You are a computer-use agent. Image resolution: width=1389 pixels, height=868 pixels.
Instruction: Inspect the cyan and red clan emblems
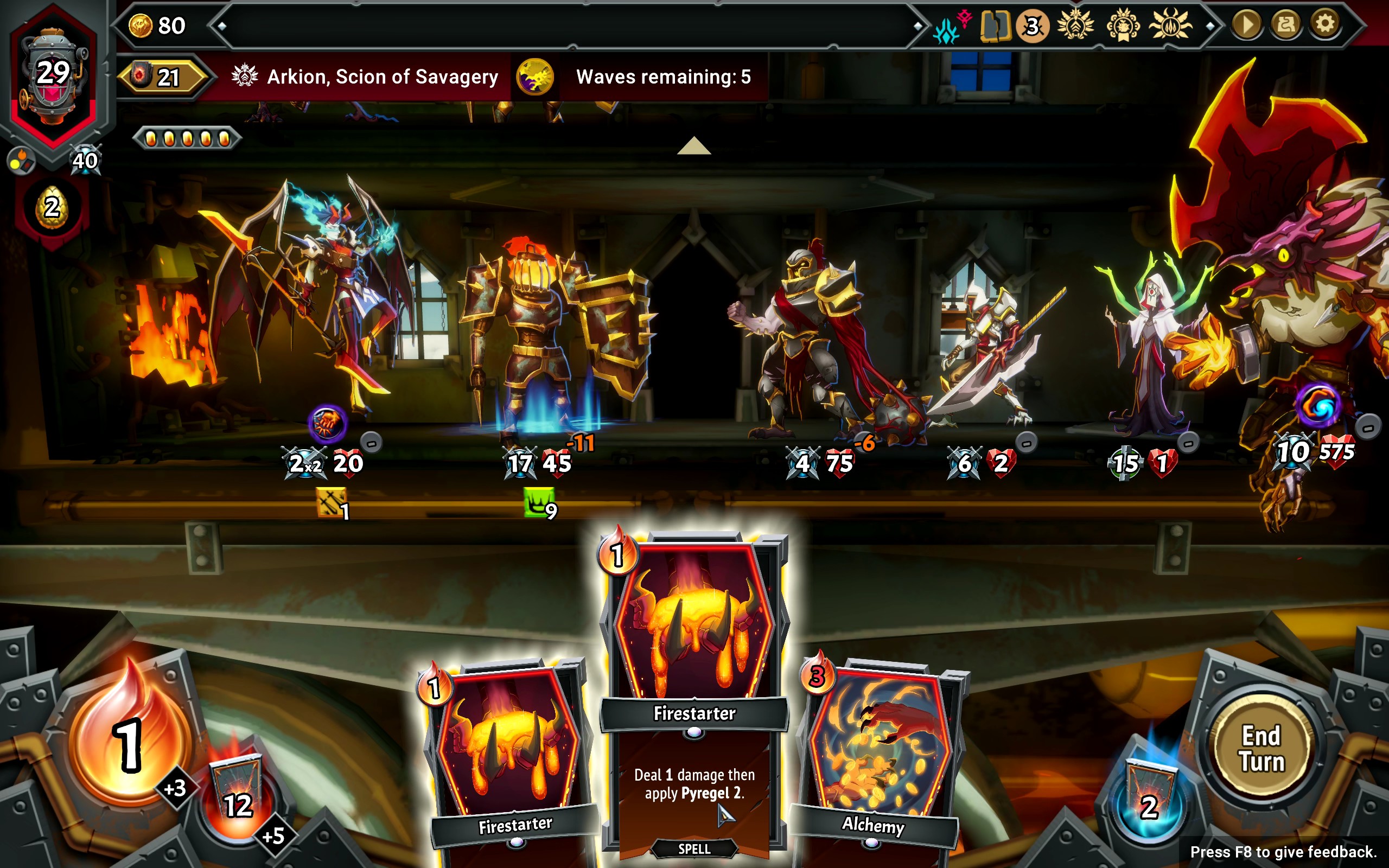click(x=952, y=26)
